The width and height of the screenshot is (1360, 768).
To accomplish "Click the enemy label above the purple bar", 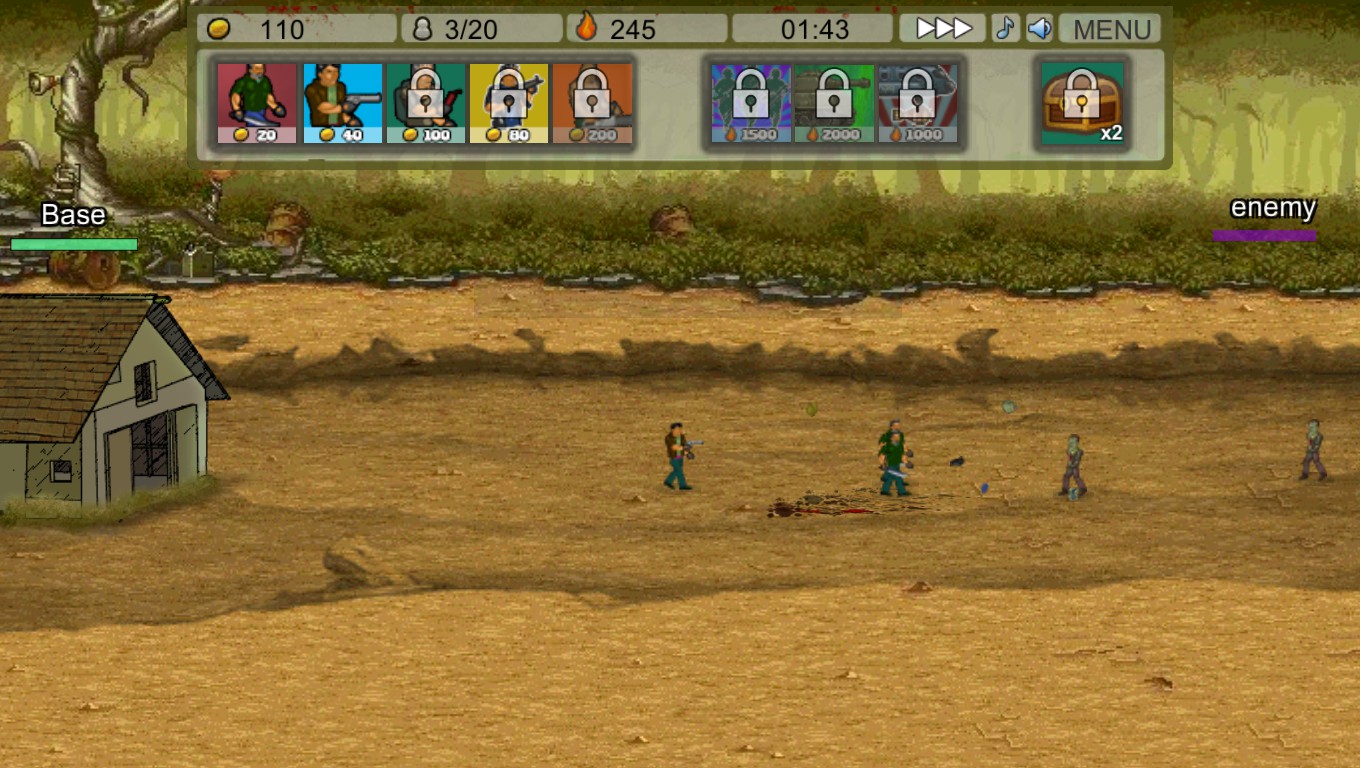I will click(1271, 208).
